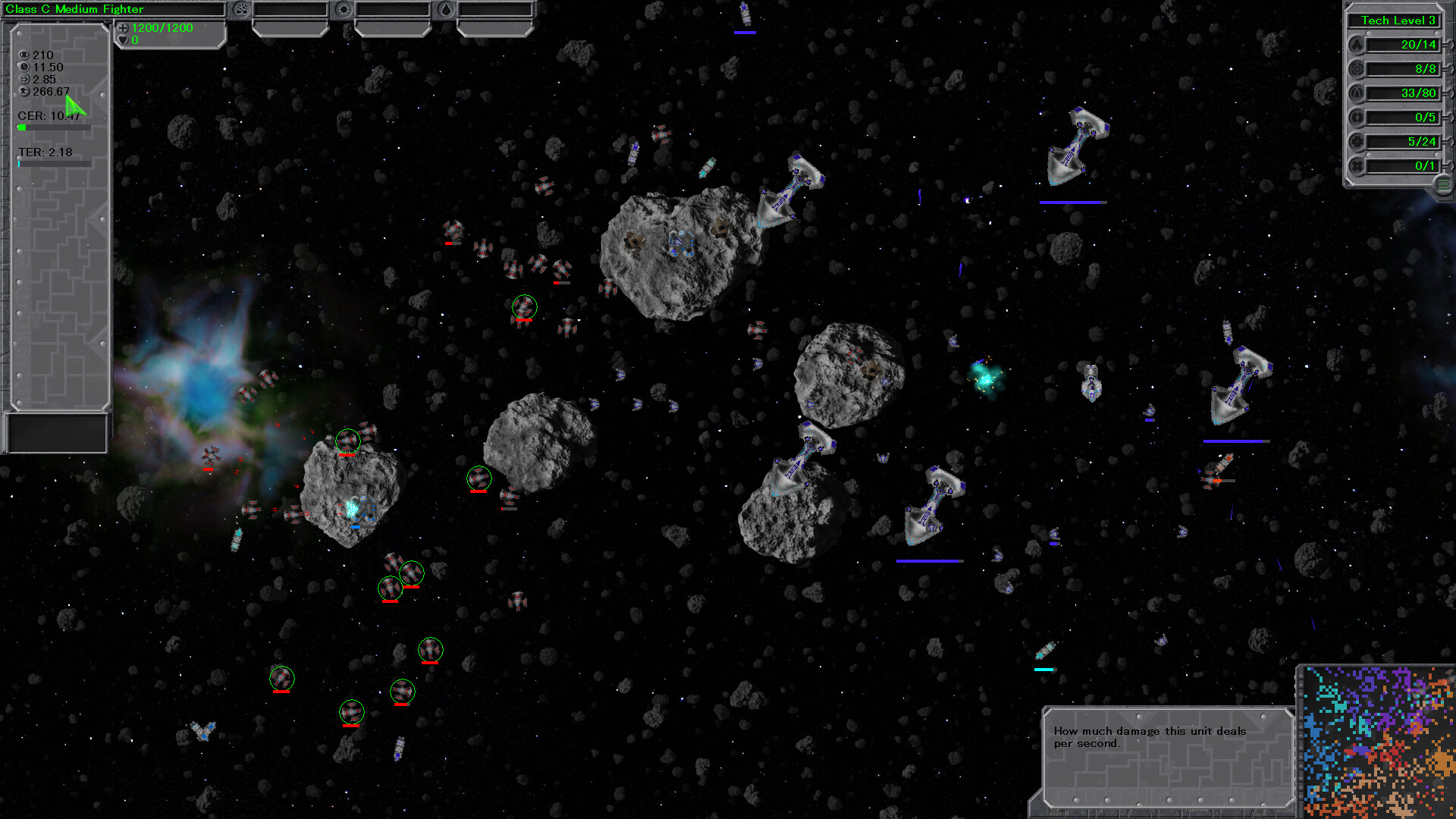Click the shield icon below the health display
Screen dimensions: 1456x819
(x=122, y=40)
